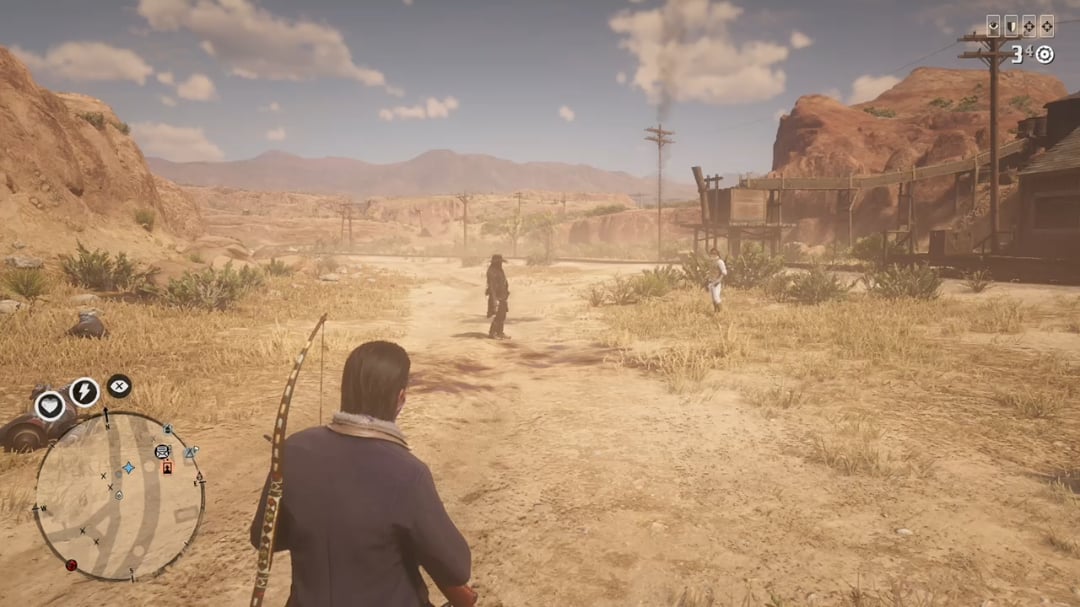
Task: Click the Dead Eye core icon
Action: 119,385
